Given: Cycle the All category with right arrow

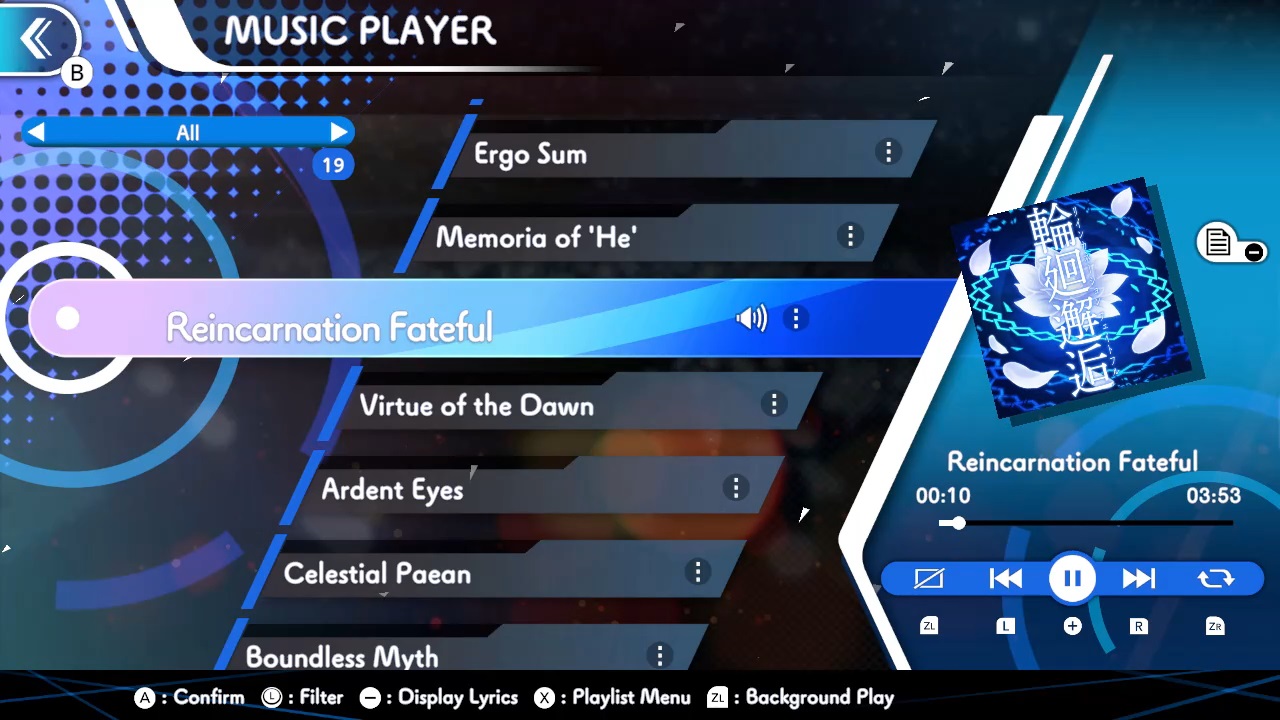Looking at the screenshot, I should (x=339, y=132).
